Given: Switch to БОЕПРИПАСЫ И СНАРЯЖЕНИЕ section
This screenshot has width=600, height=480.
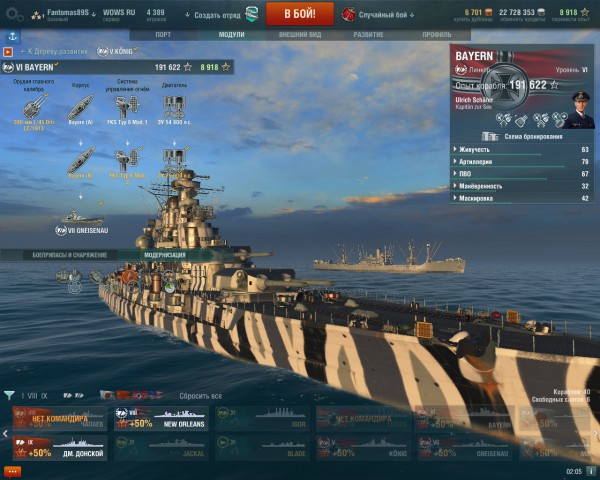Looking at the screenshot, I should point(69,255).
